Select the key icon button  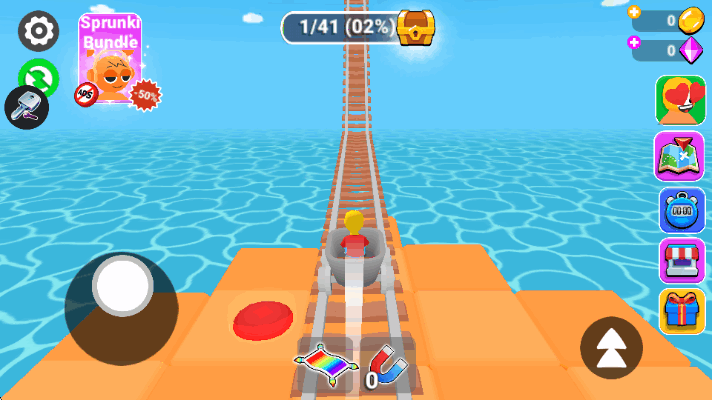click(26, 106)
